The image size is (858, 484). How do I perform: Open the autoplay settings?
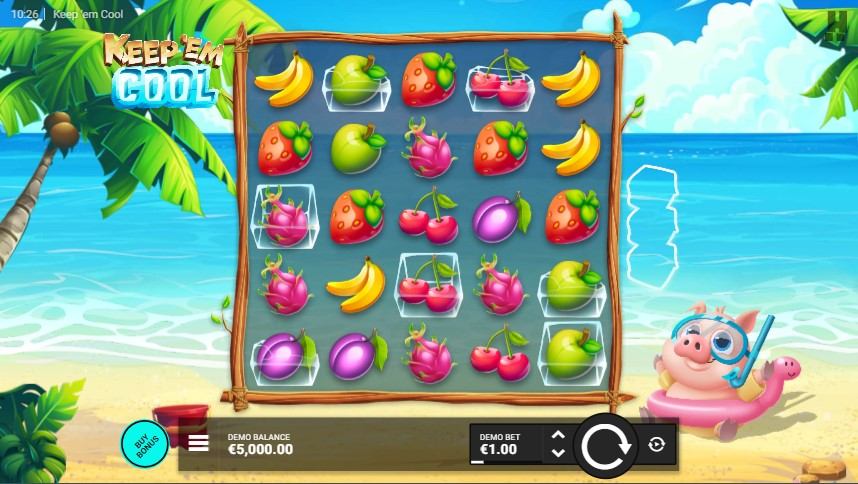(x=656, y=444)
